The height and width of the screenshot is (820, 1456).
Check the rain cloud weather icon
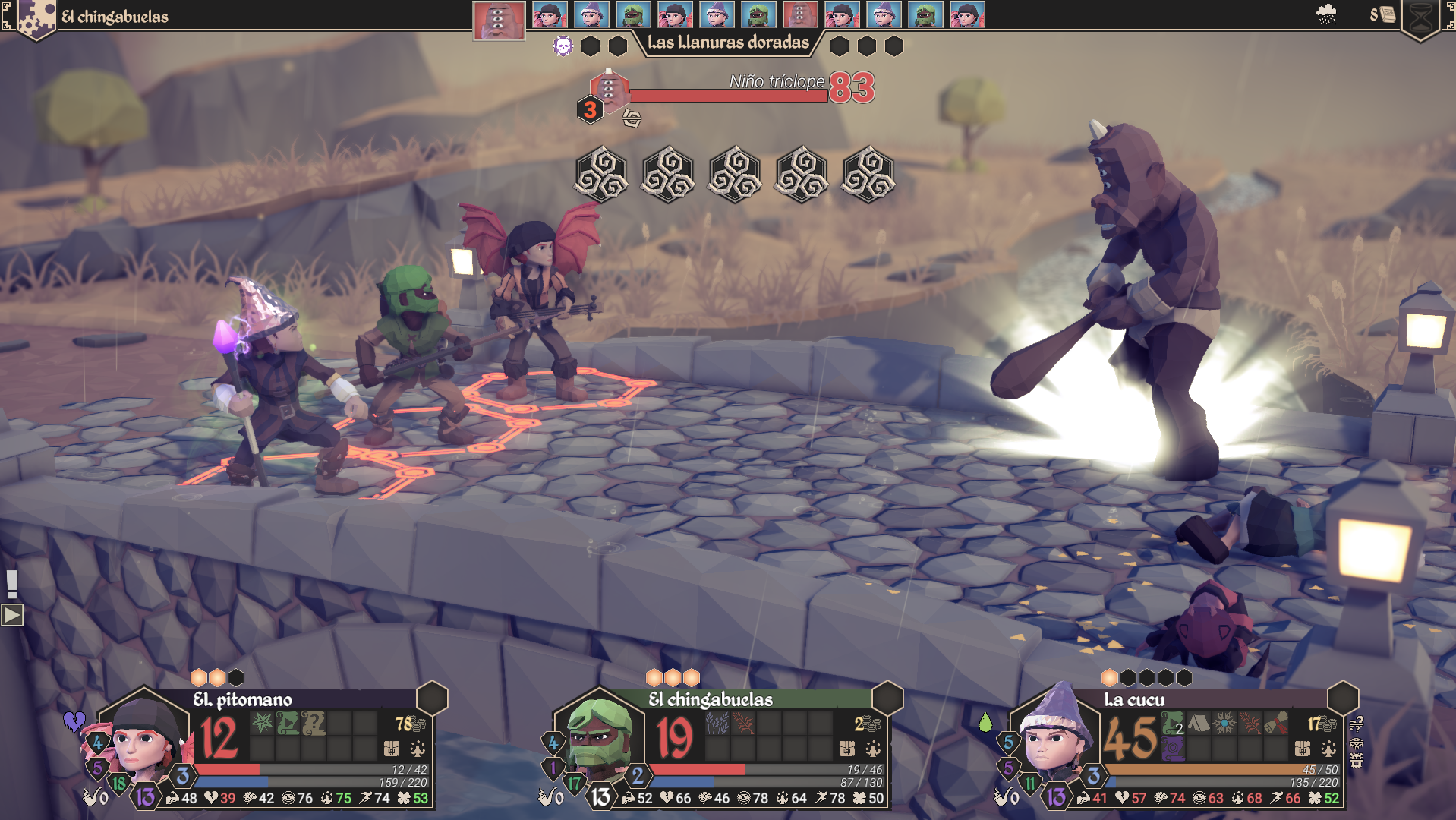point(1326,14)
